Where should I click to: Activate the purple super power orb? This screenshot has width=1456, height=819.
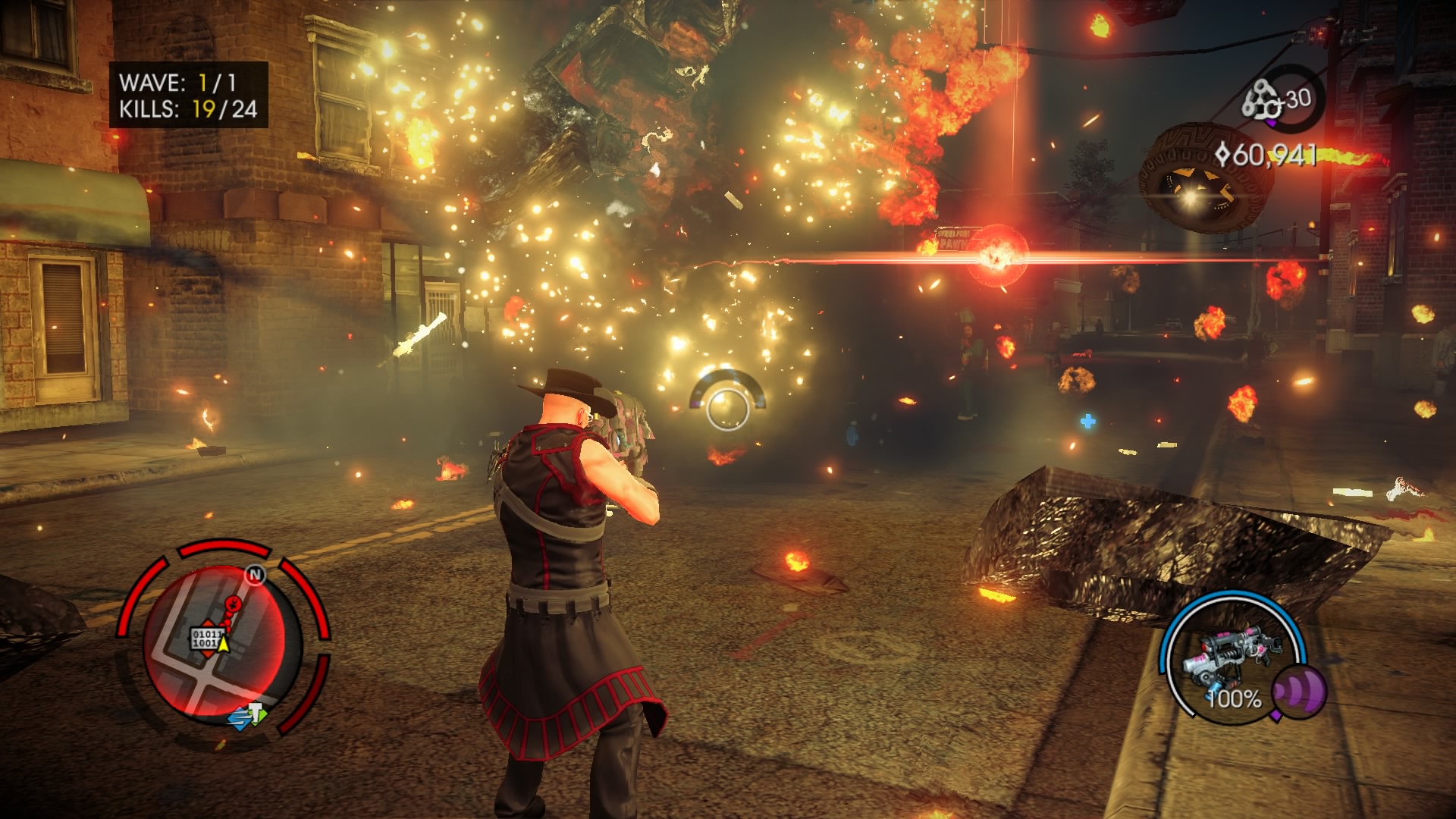(1298, 691)
